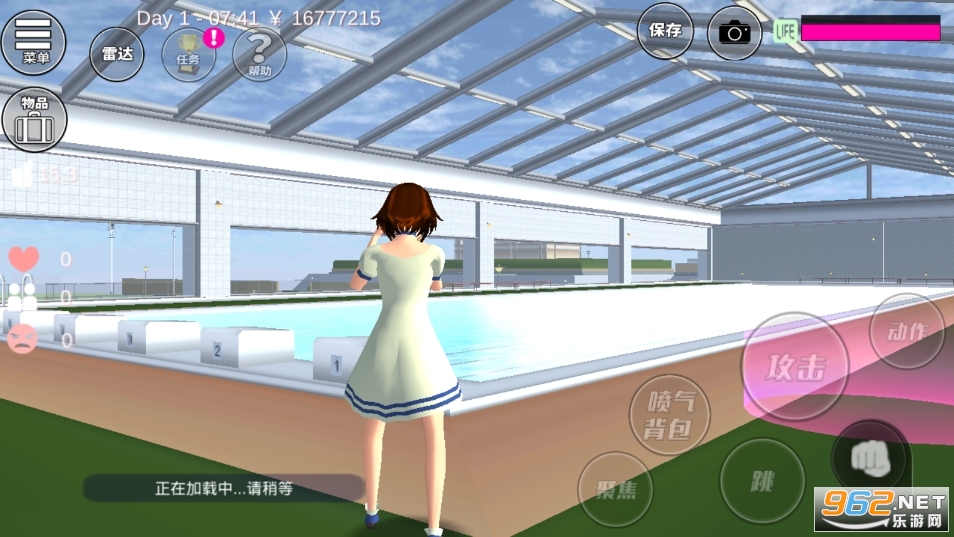Select the fist punch icon
The width and height of the screenshot is (954, 537).
pos(870,458)
